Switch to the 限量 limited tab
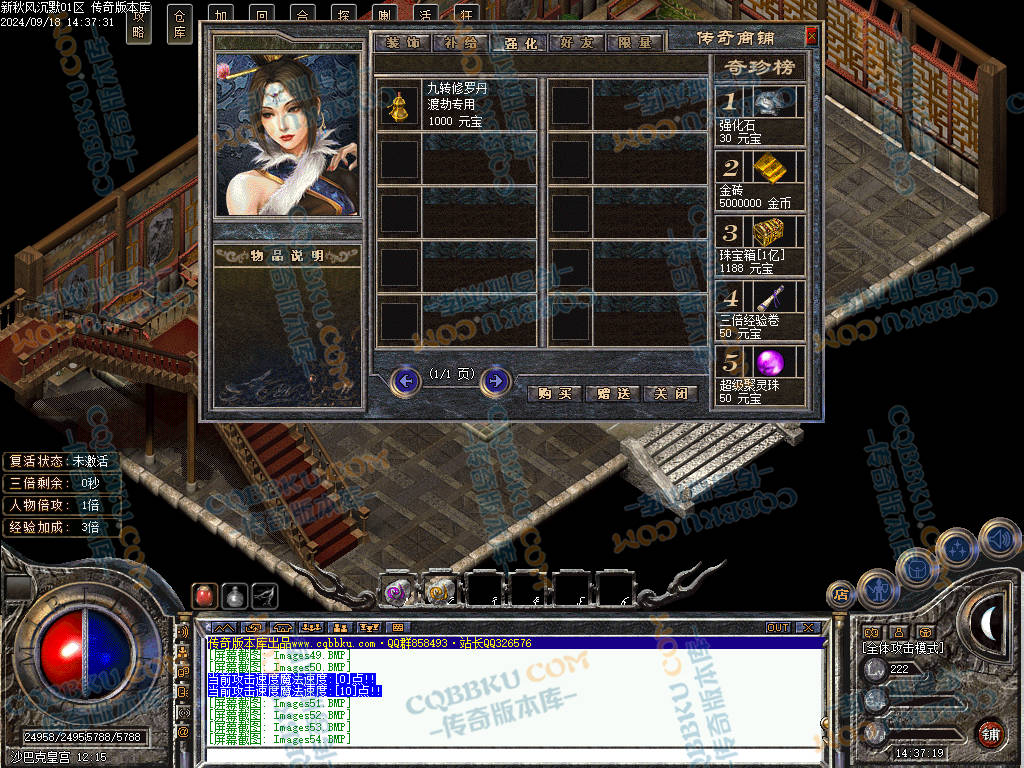The width and height of the screenshot is (1024, 768). [635, 43]
